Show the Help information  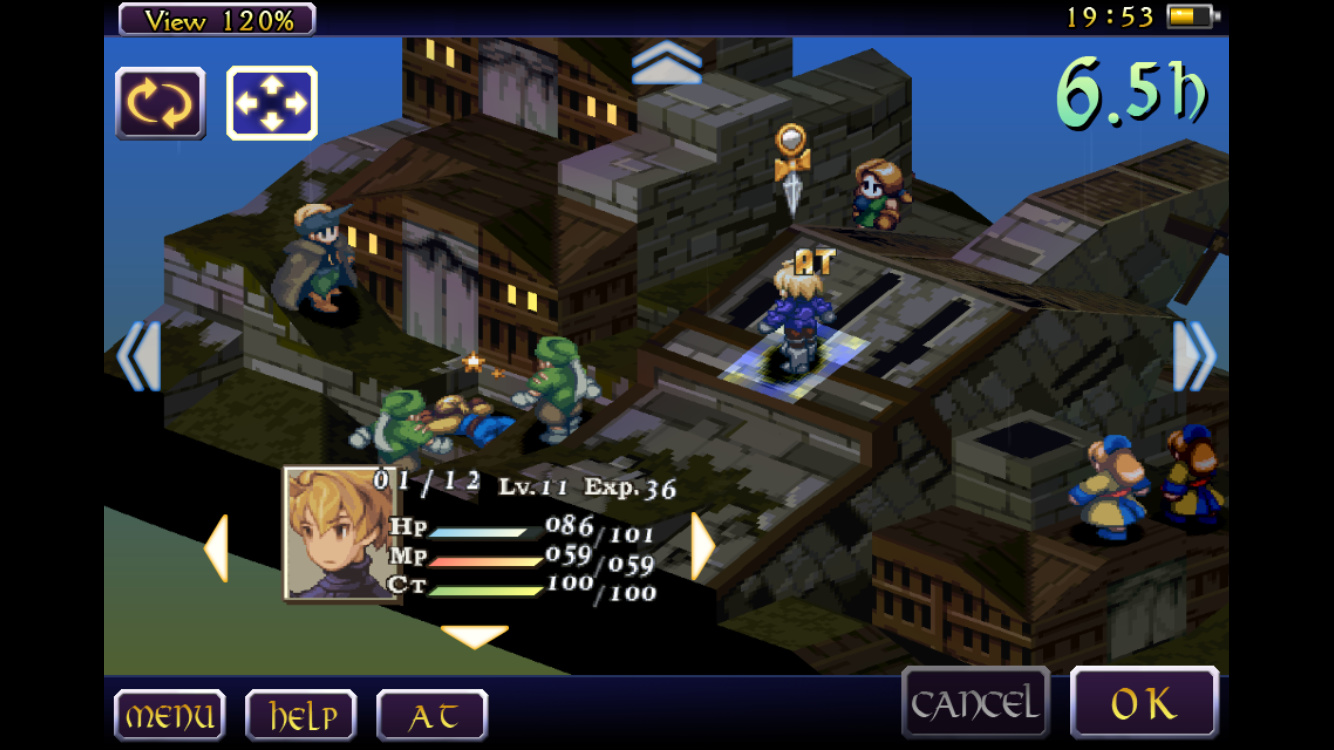[x=301, y=714]
